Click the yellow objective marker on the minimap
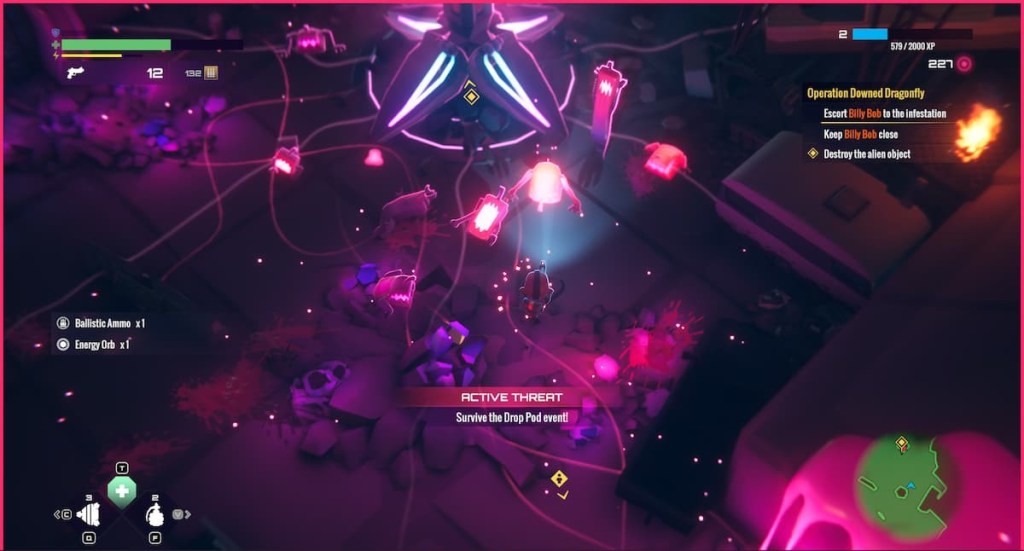Viewport: 1024px width, 551px height. (901, 441)
